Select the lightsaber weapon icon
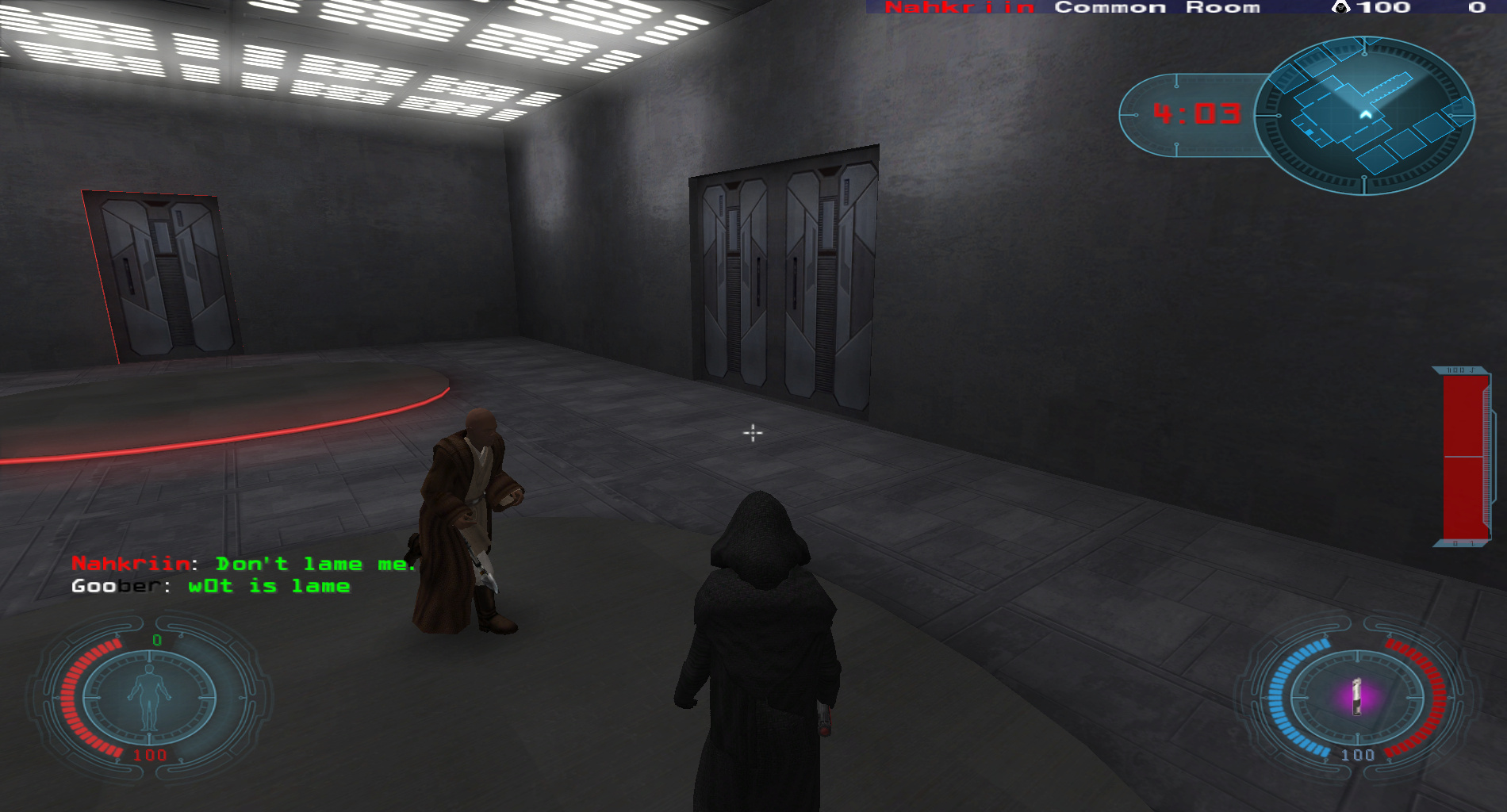1507x812 pixels. pyautogui.click(x=1356, y=696)
